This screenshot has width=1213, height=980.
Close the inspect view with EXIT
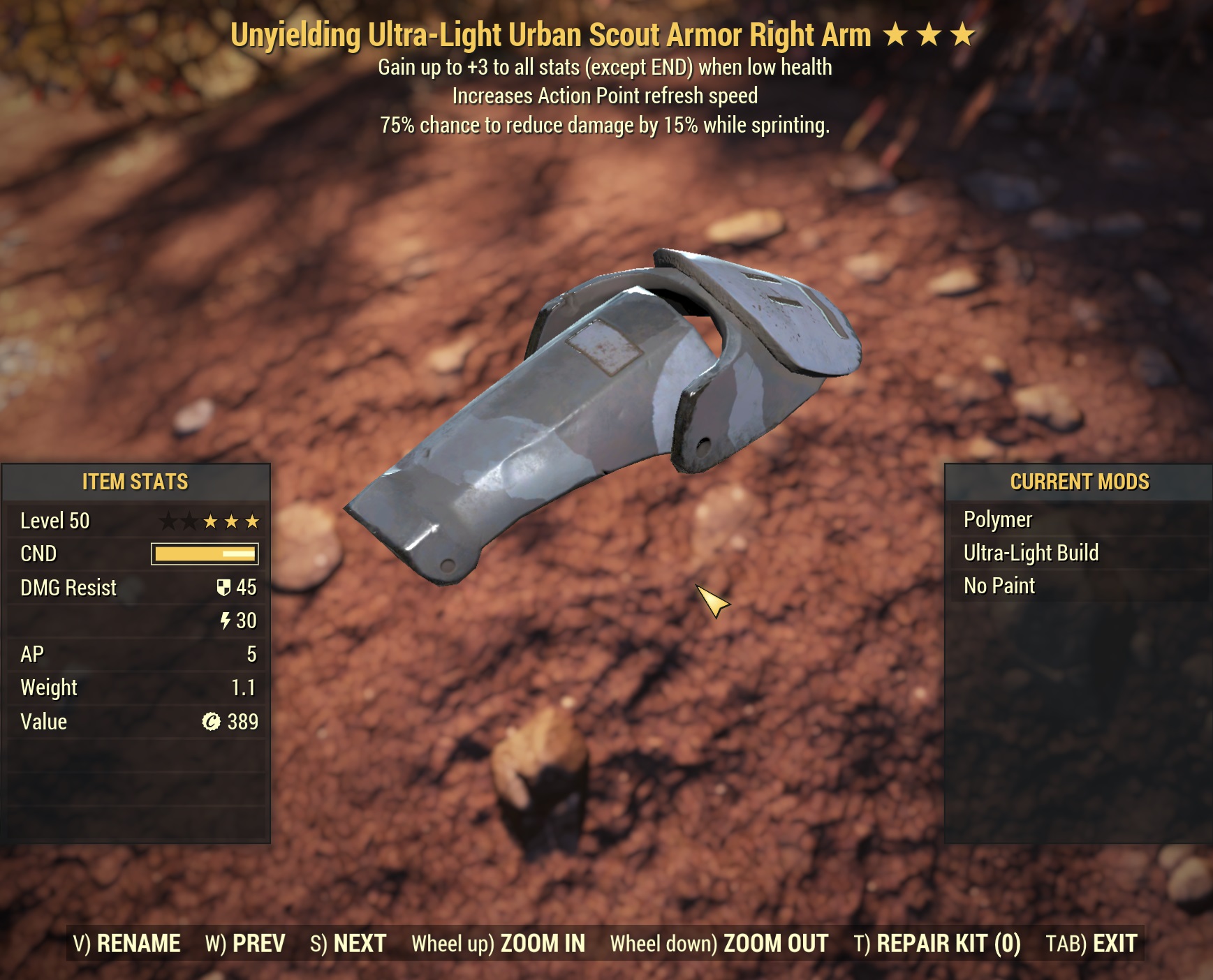pyautogui.click(x=1091, y=944)
